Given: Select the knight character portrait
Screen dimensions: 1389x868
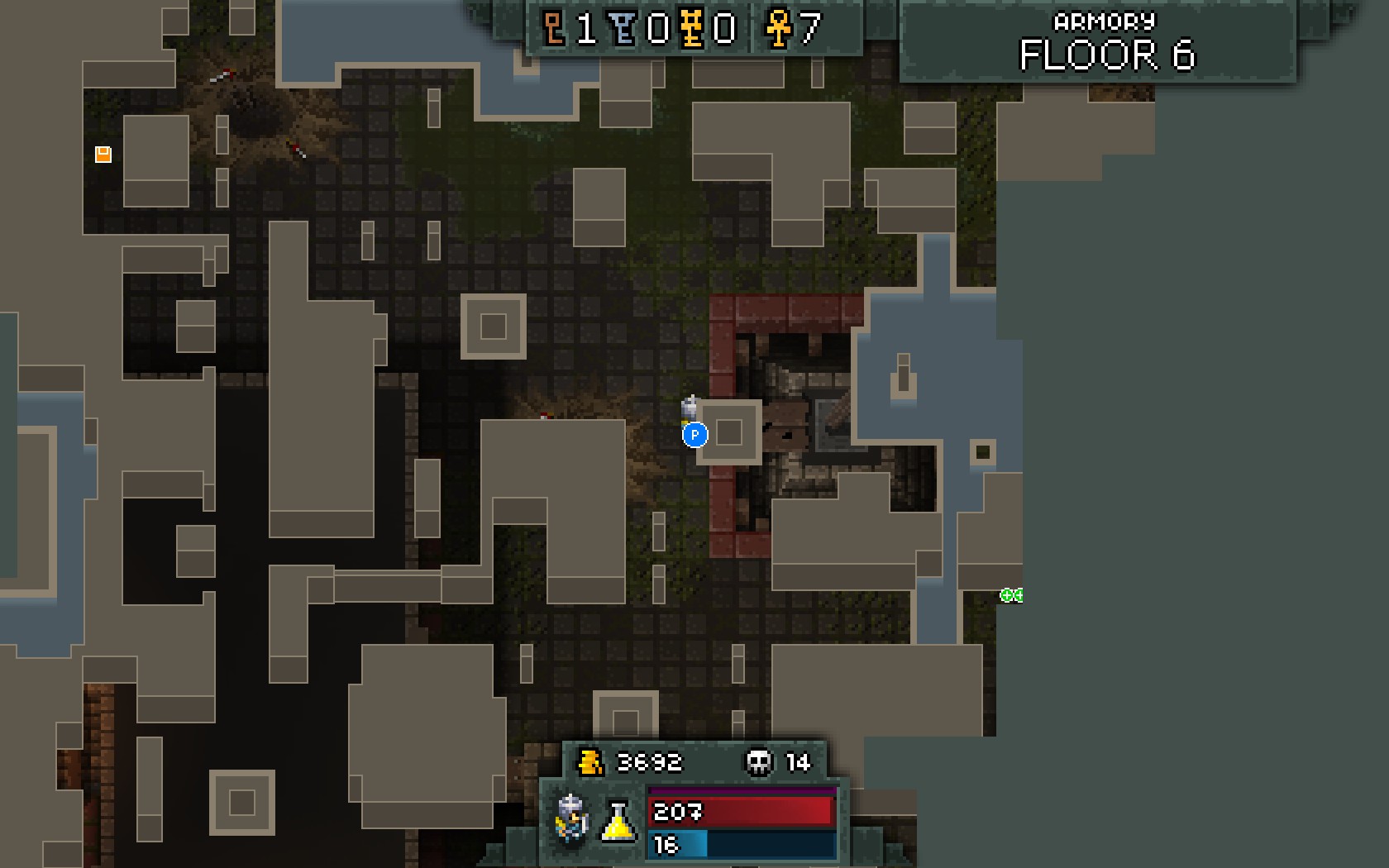Looking at the screenshot, I should pyautogui.click(x=571, y=818).
